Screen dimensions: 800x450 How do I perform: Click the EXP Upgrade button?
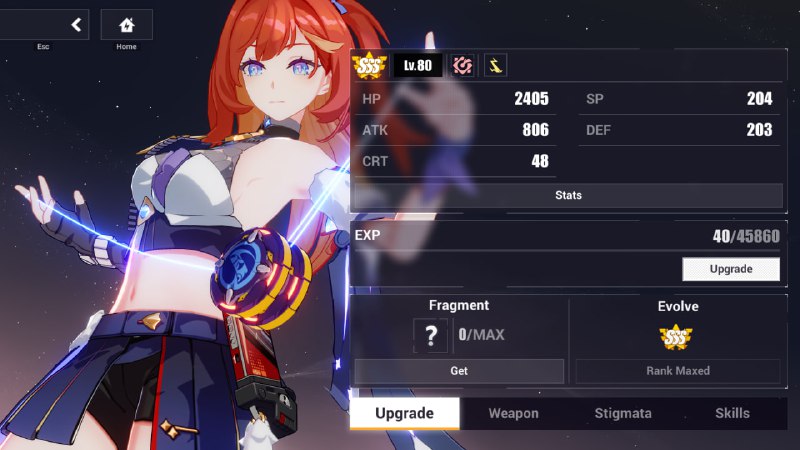730,269
